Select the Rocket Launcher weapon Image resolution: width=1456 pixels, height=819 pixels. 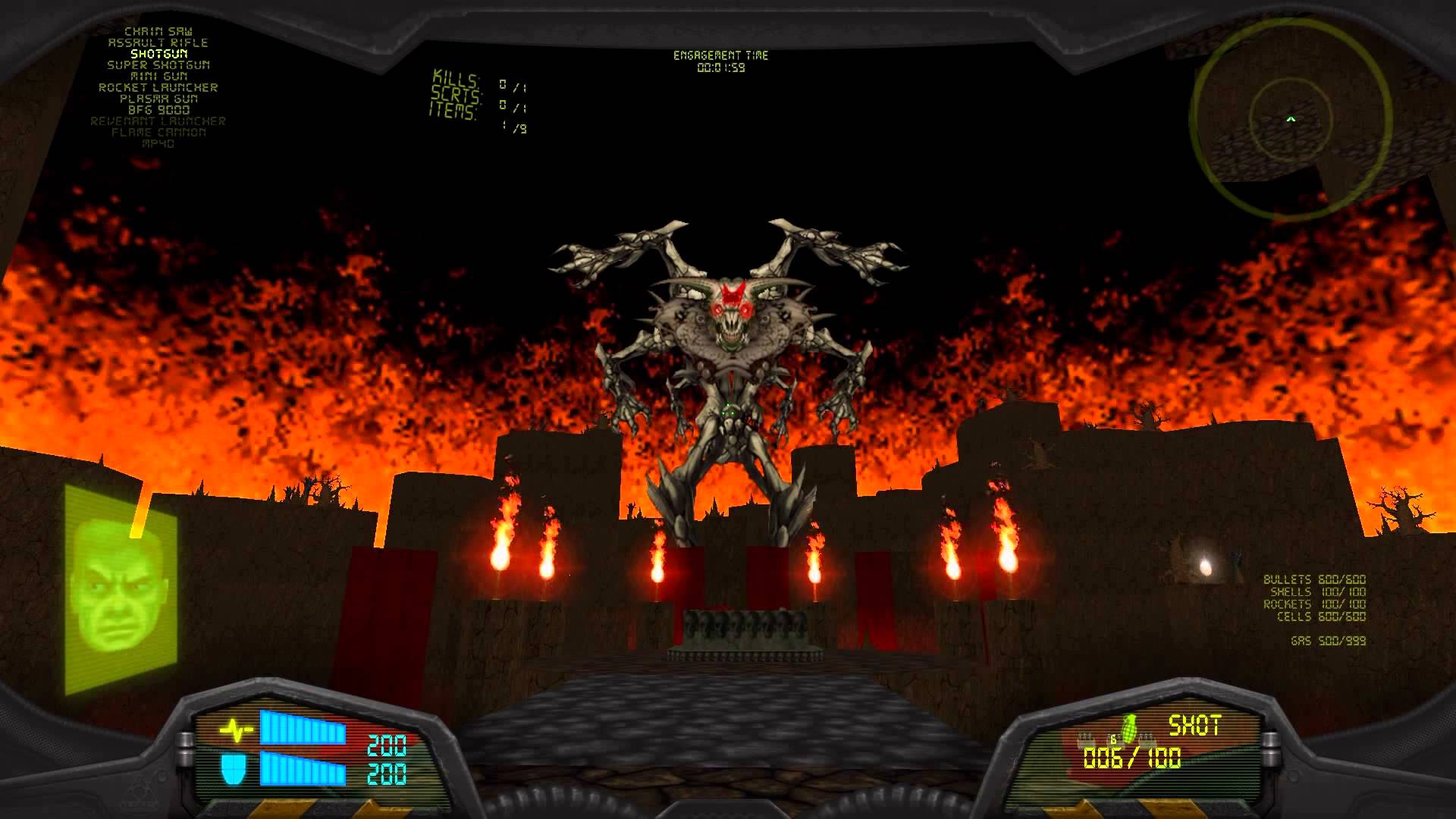coord(159,87)
